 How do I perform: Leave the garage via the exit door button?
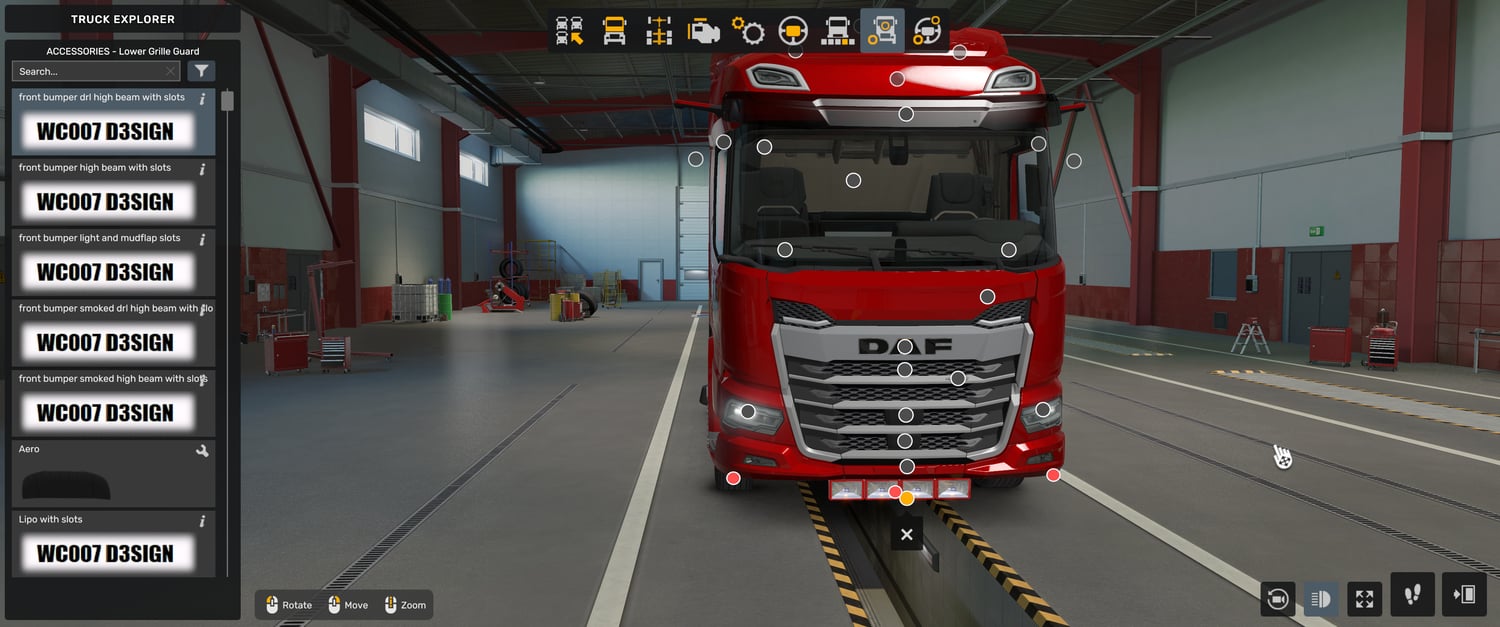(1464, 595)
